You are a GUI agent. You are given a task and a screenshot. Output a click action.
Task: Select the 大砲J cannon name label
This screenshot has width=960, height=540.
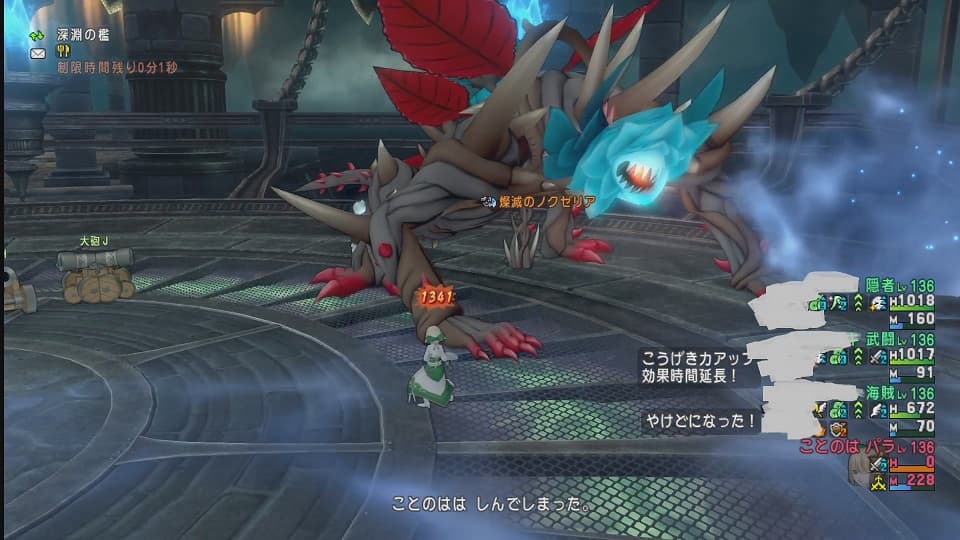coord(94,240)
